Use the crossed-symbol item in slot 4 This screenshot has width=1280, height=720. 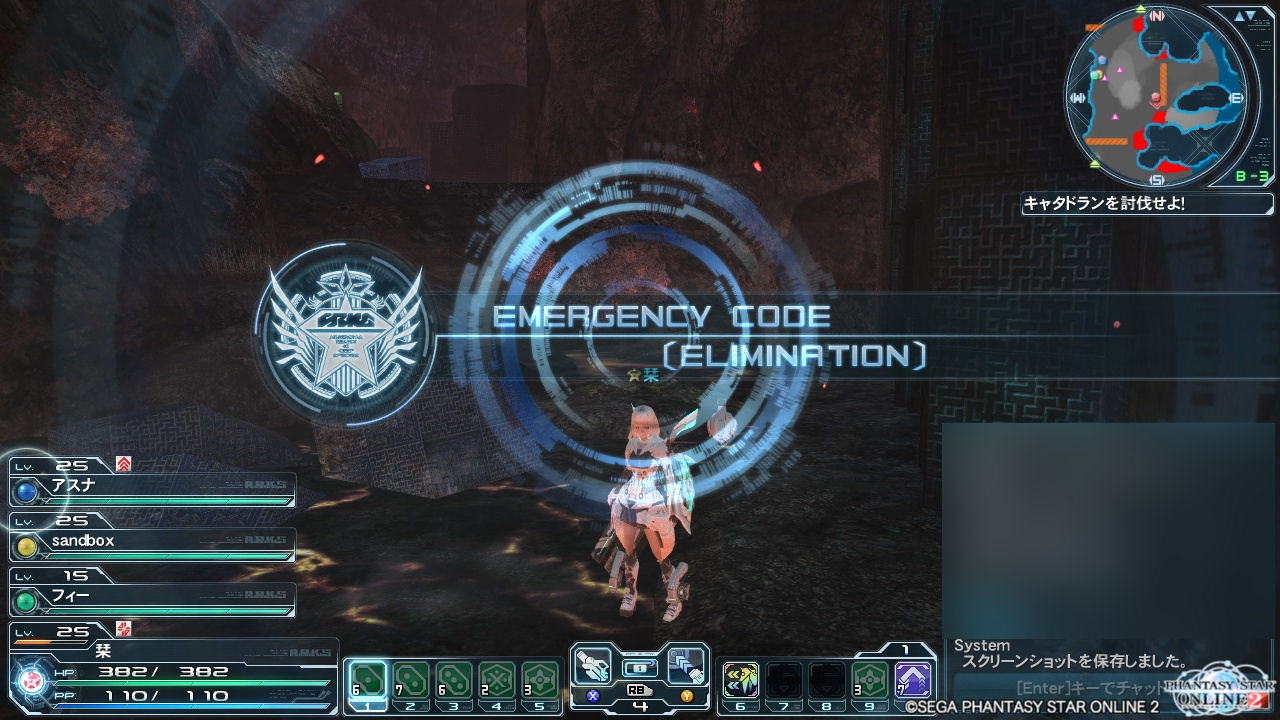click(497, 680)
